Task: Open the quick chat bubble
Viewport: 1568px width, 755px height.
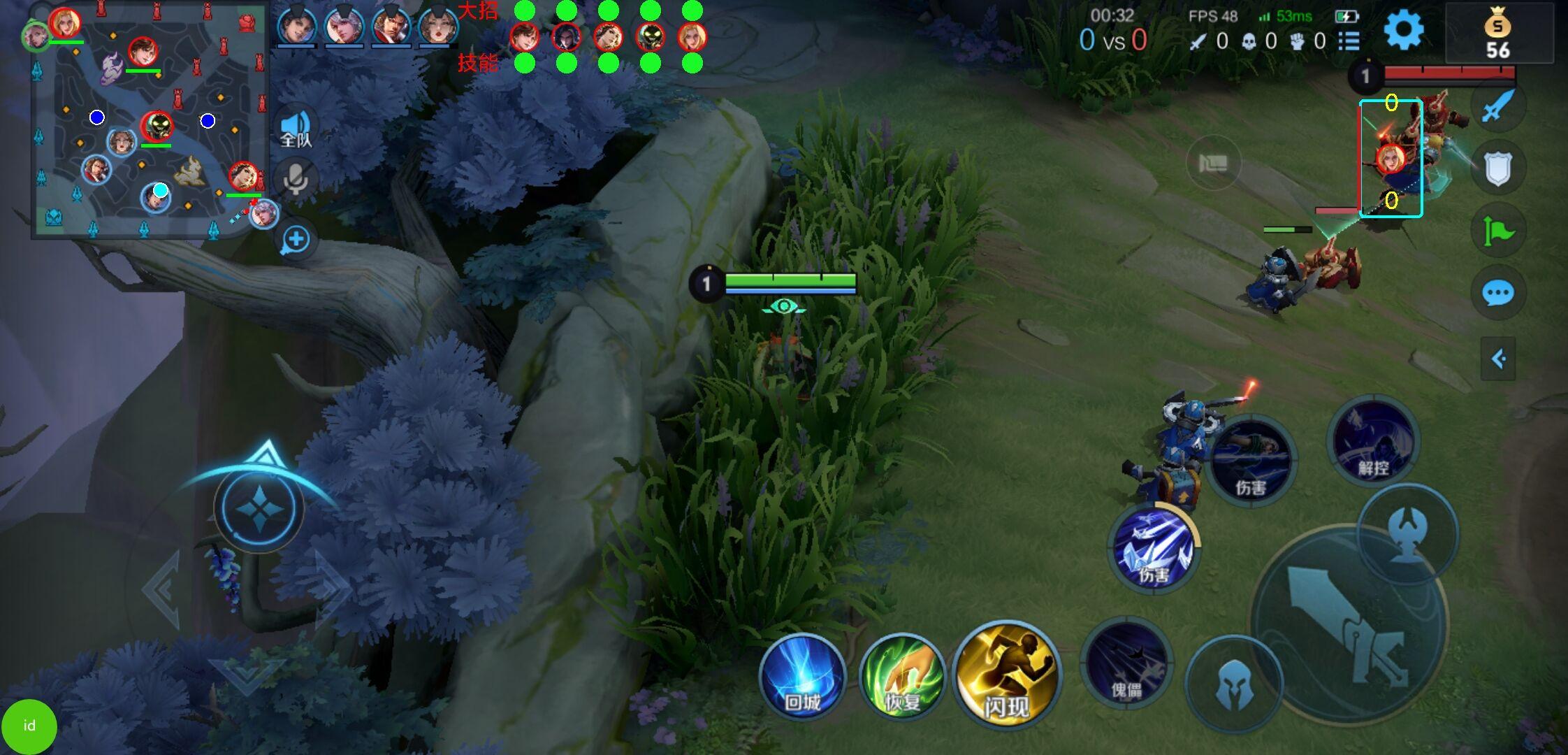Action: 1497,293
